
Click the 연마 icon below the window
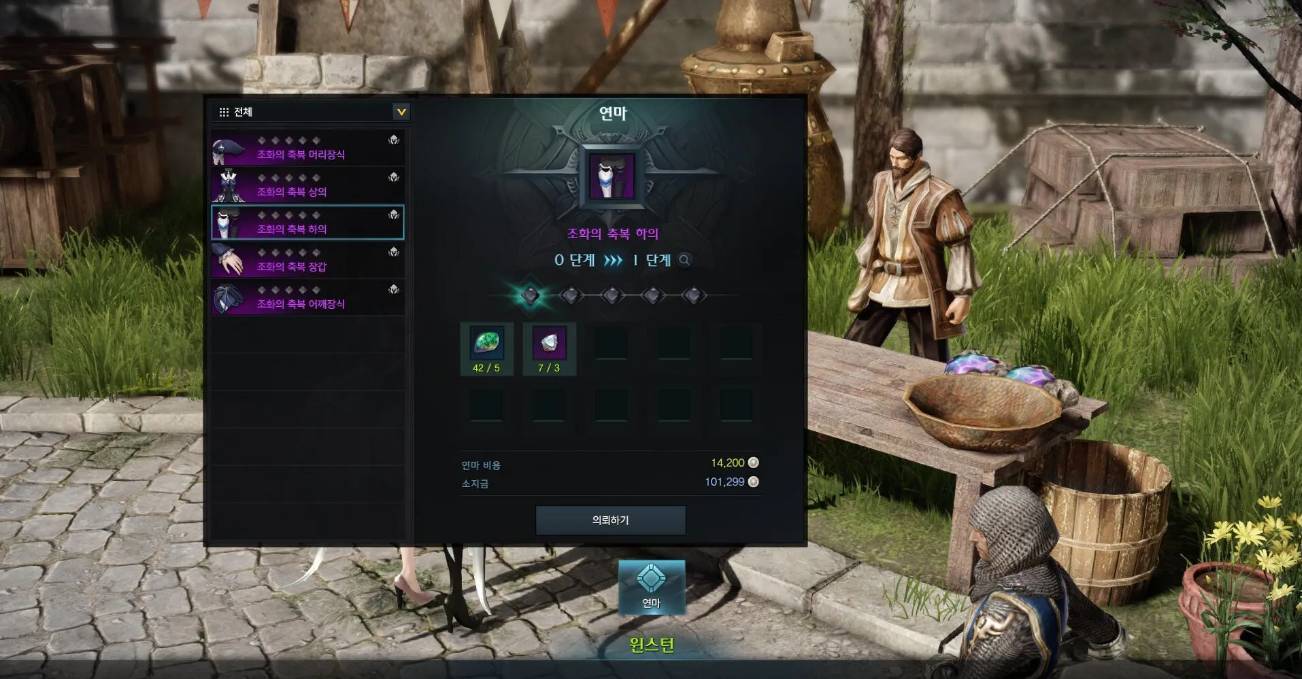coord(651,586)
